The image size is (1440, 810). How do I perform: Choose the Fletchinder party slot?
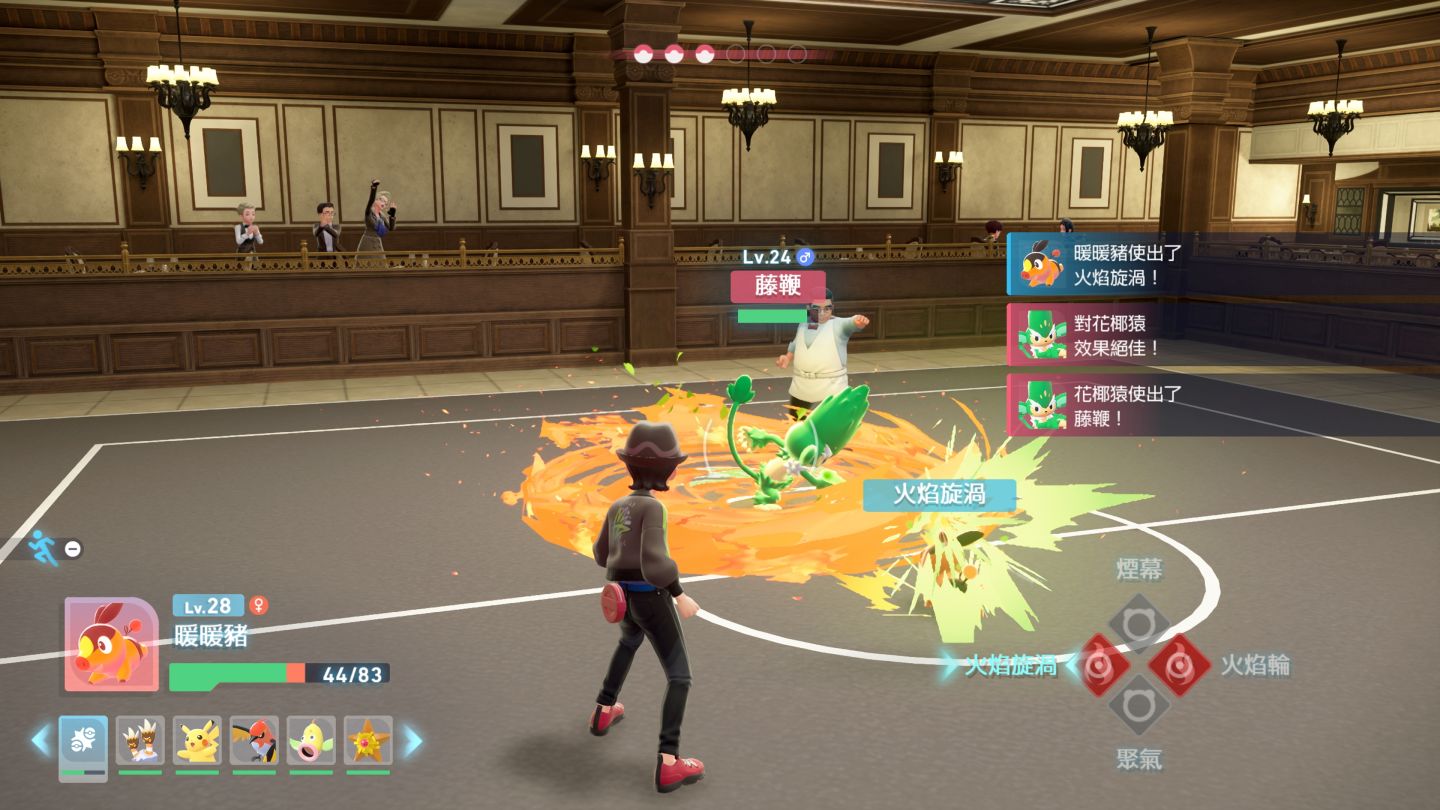254,741
